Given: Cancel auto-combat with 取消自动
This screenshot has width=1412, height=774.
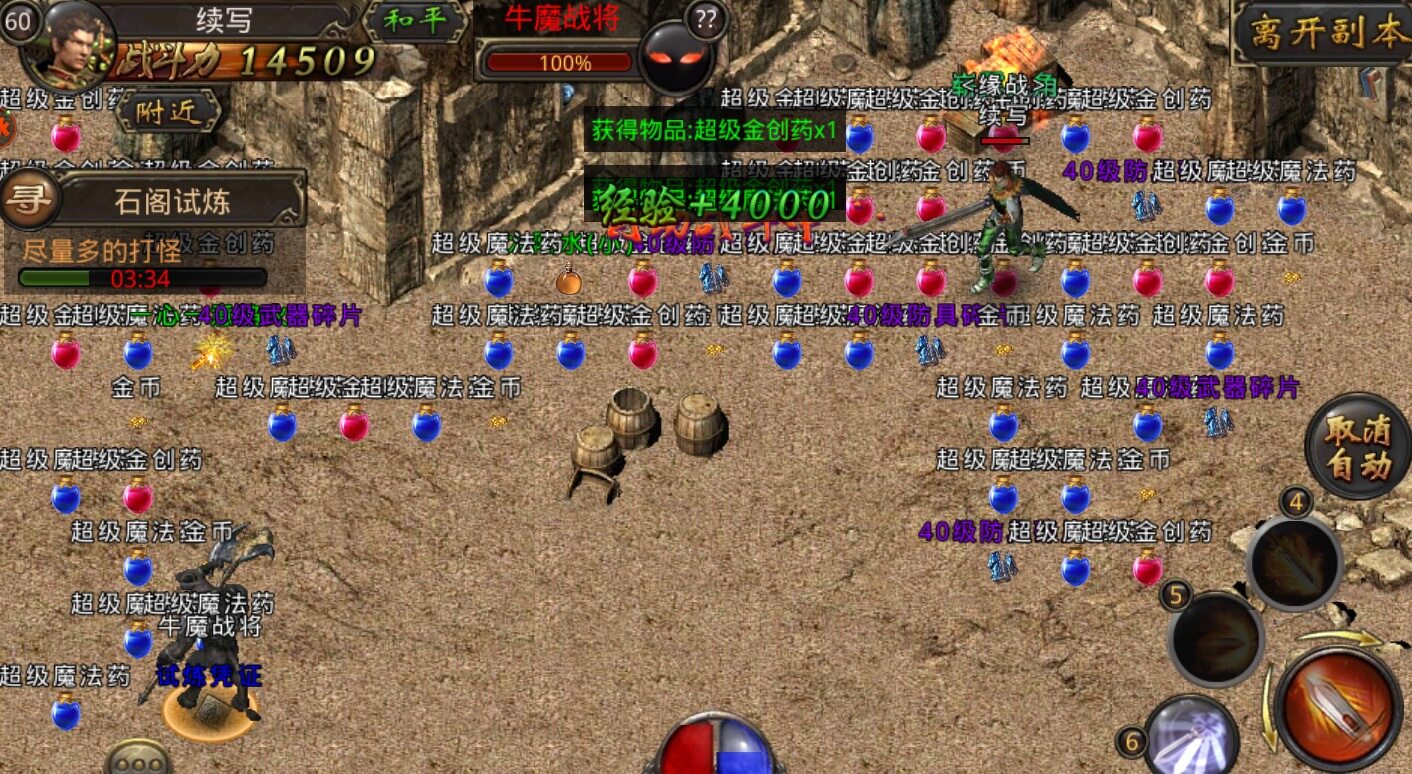Looking at the screenshot, I should (x=1357, y=447).
